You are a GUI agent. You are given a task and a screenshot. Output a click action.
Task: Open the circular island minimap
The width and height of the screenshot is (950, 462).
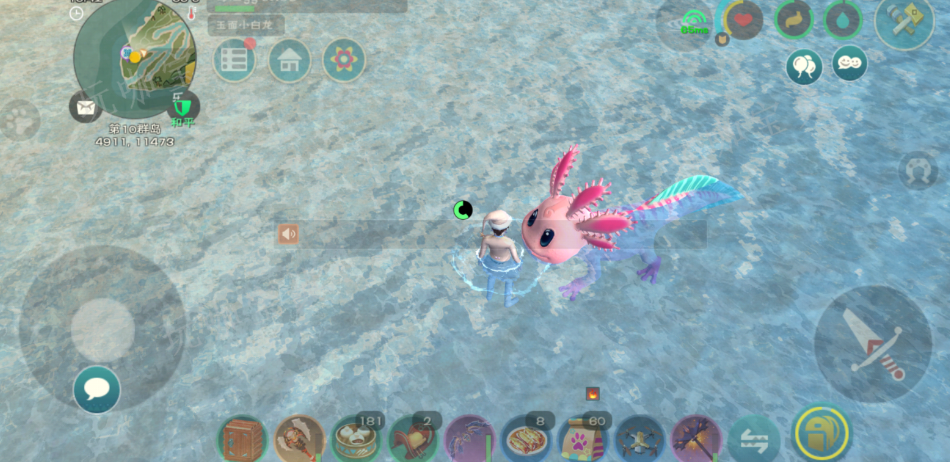click(x=135, y=57)
